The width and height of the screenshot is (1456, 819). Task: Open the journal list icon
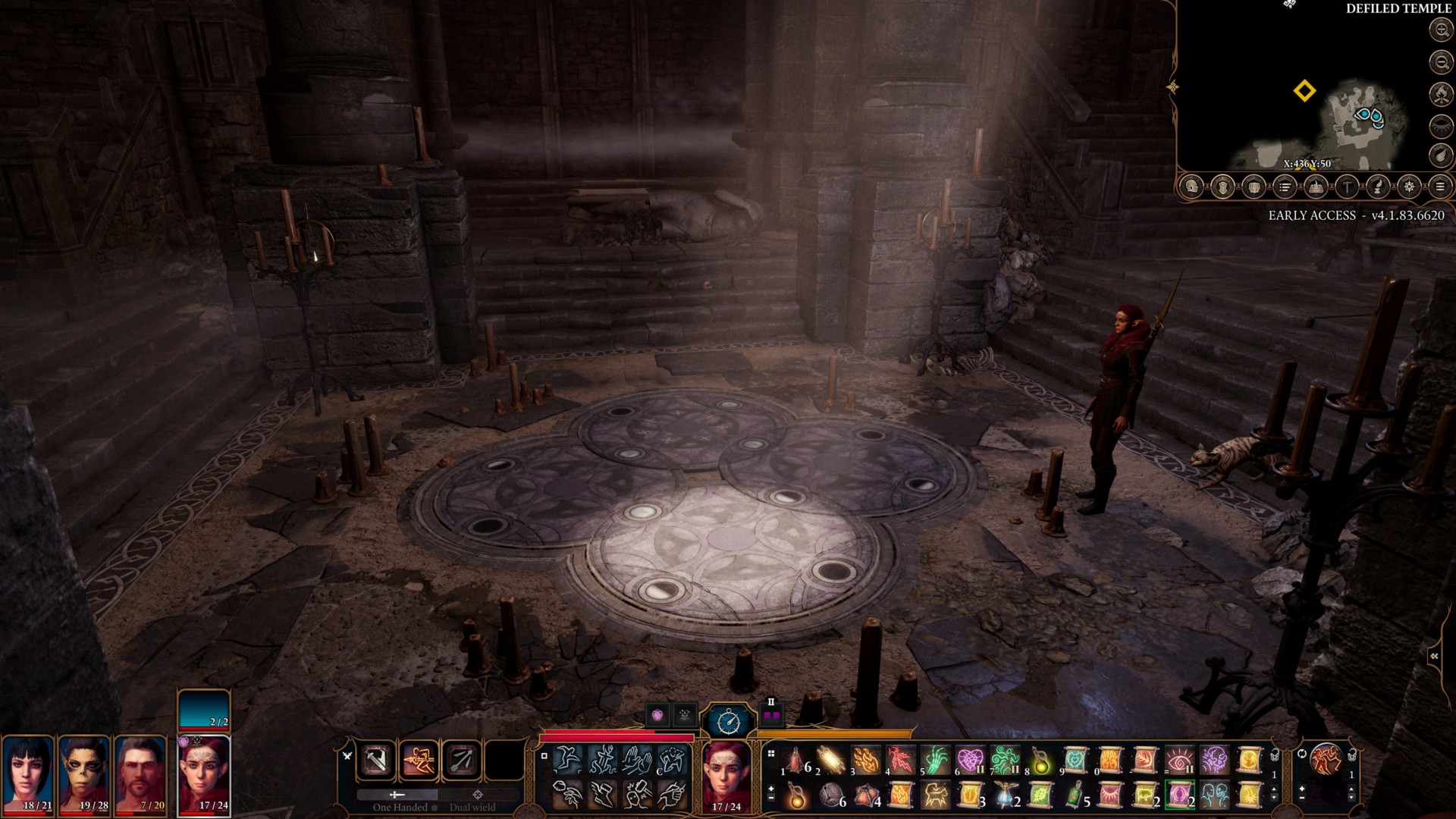[1285, 187]
